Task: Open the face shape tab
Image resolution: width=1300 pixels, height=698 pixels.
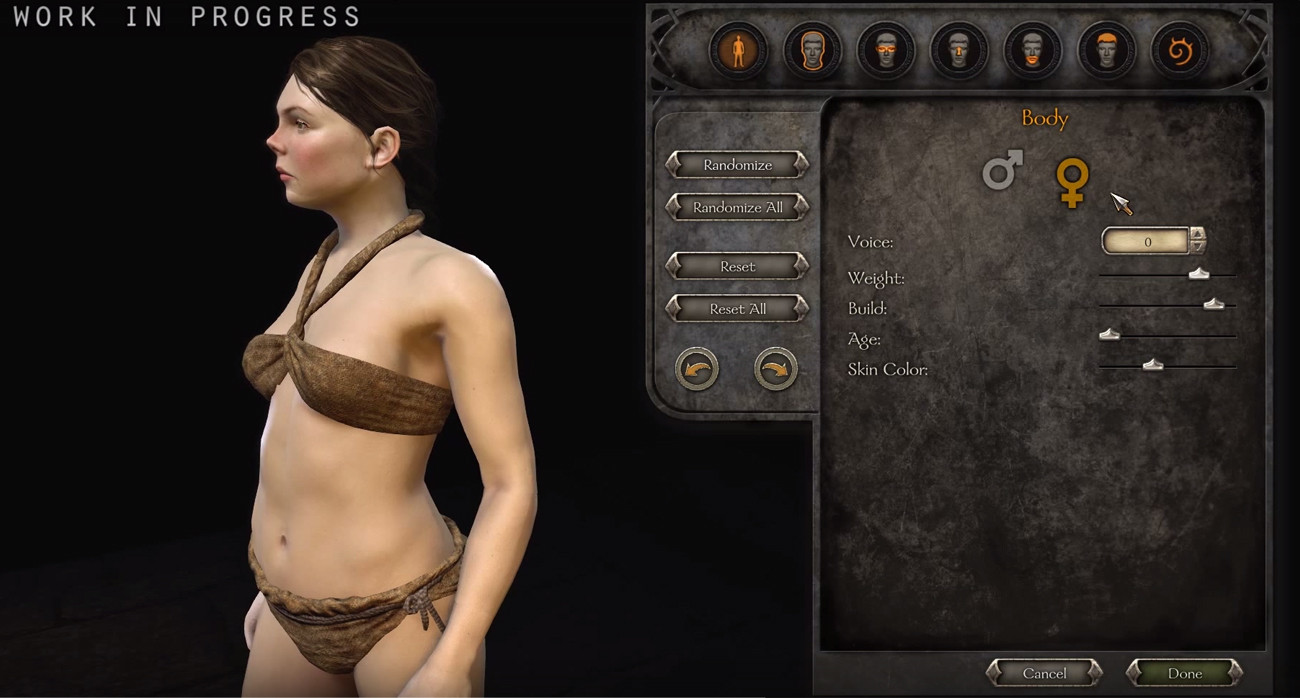Action: coord(811,50)
